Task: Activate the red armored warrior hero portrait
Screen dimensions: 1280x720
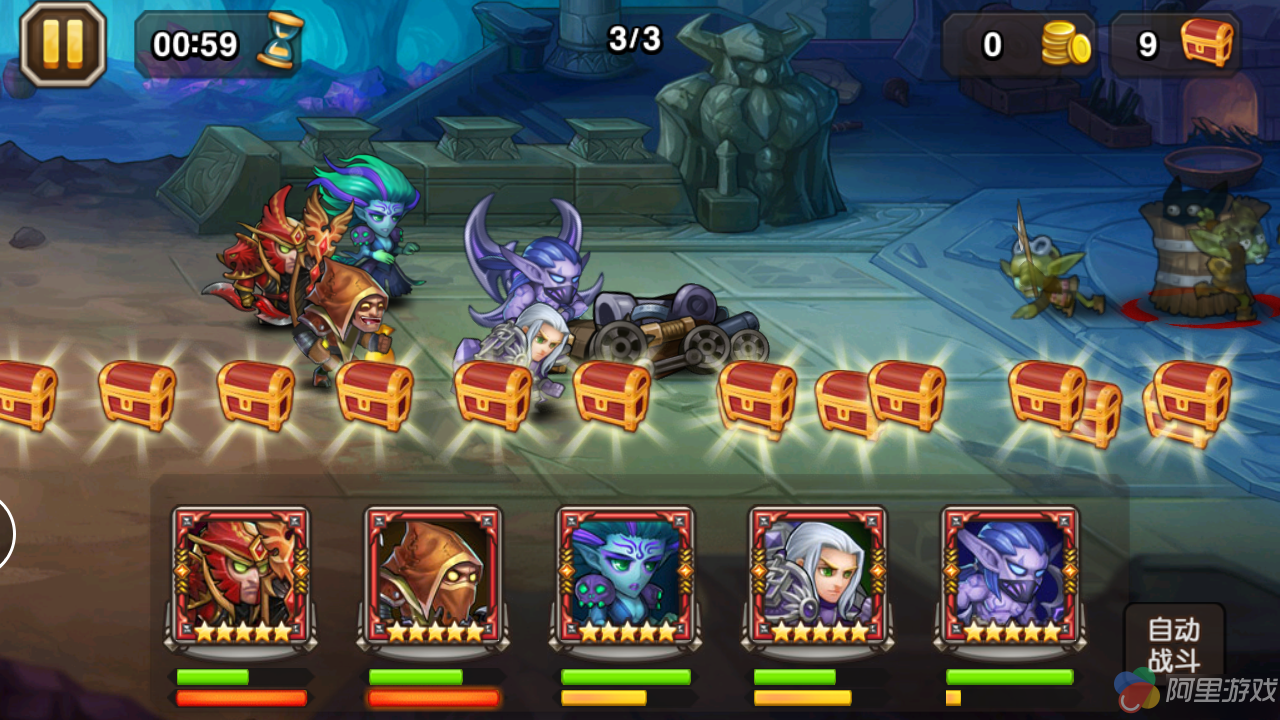Action: [x=241, y=575]
